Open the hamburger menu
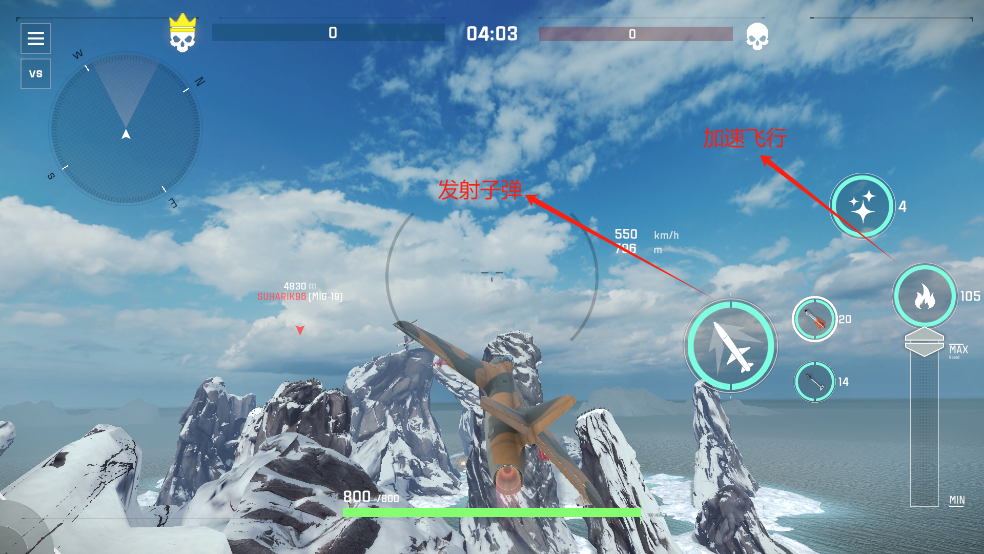Image resolution: width=984 pixels, height=554 pixels. click(36, 39)
